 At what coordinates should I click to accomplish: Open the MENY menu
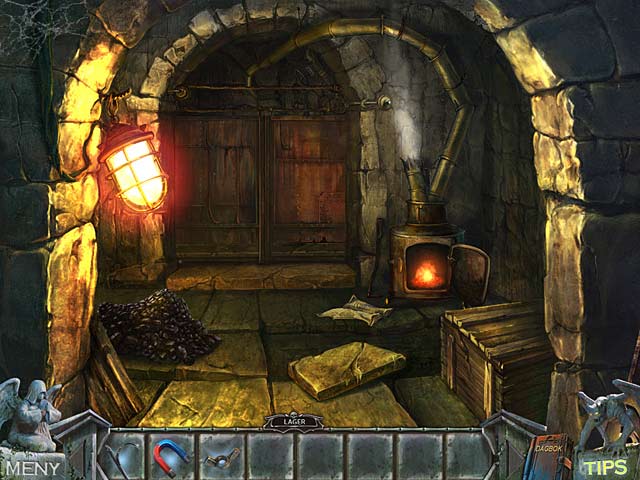[32, 466]
